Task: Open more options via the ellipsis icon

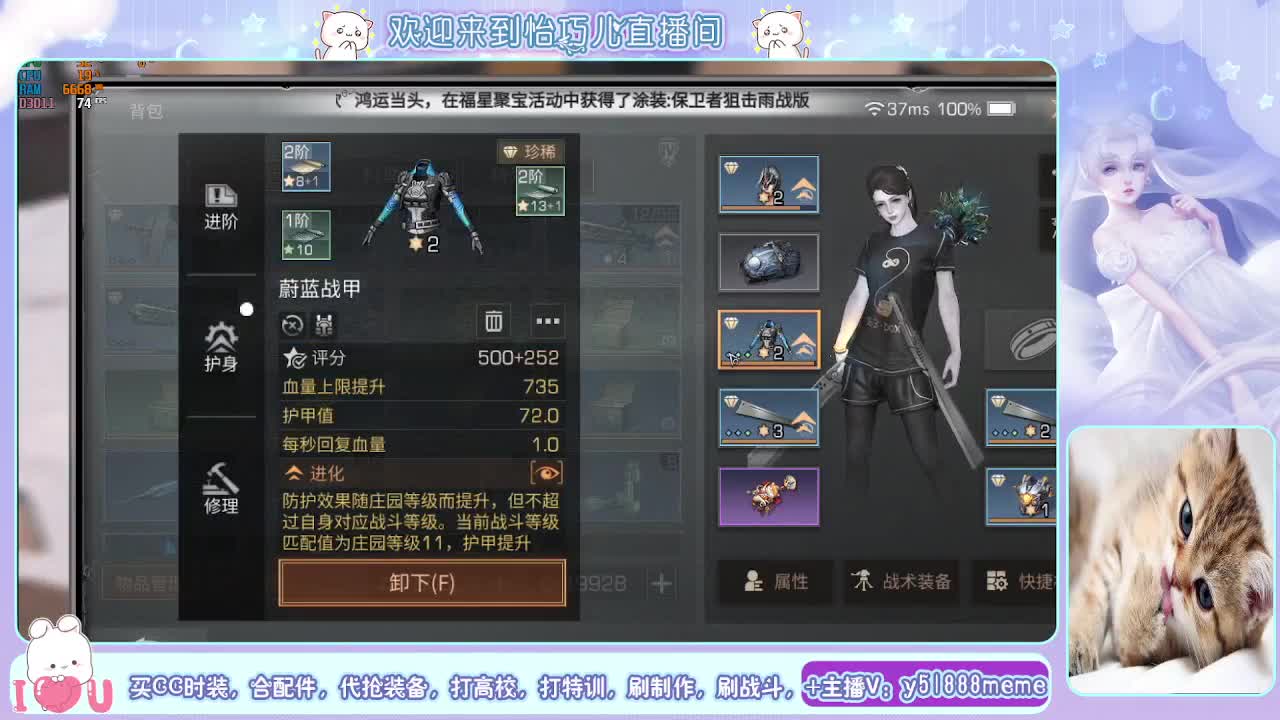Action: pyautogui.click(x=547, y=322)
